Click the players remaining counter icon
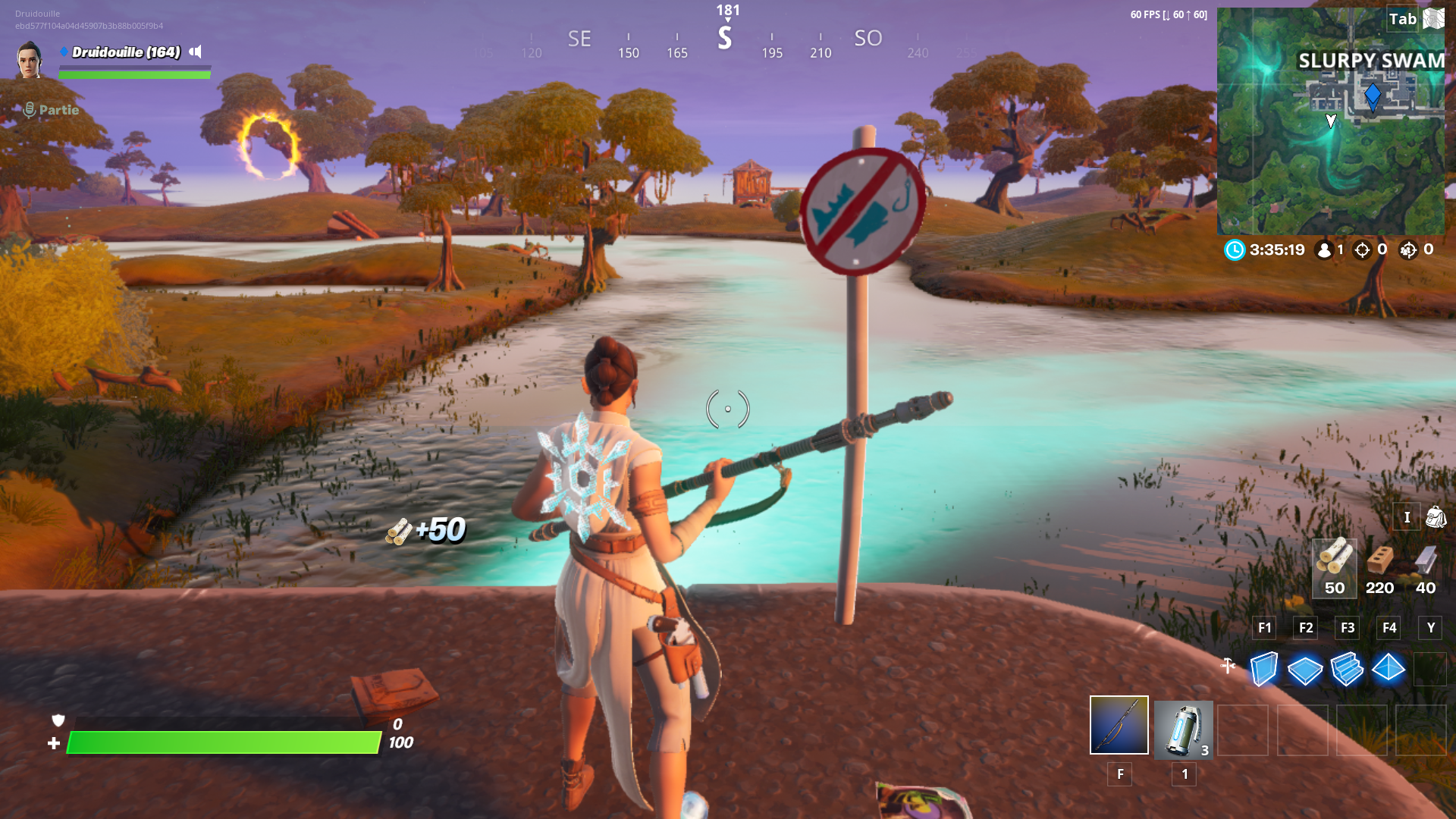 (1326, 250)
